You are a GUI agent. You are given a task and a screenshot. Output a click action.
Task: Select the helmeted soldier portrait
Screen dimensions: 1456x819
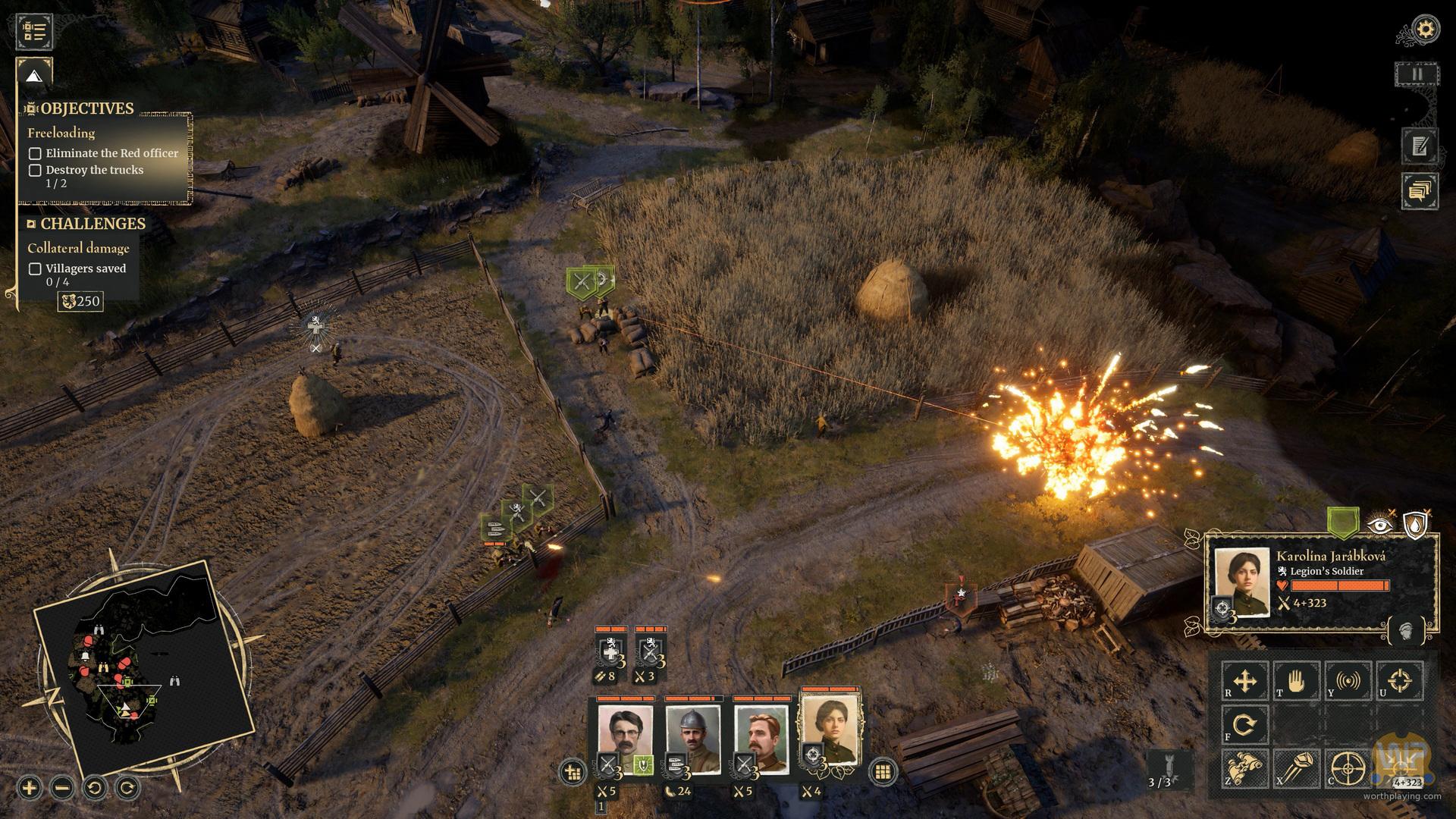pyautogui.click(x=692, y=739)
